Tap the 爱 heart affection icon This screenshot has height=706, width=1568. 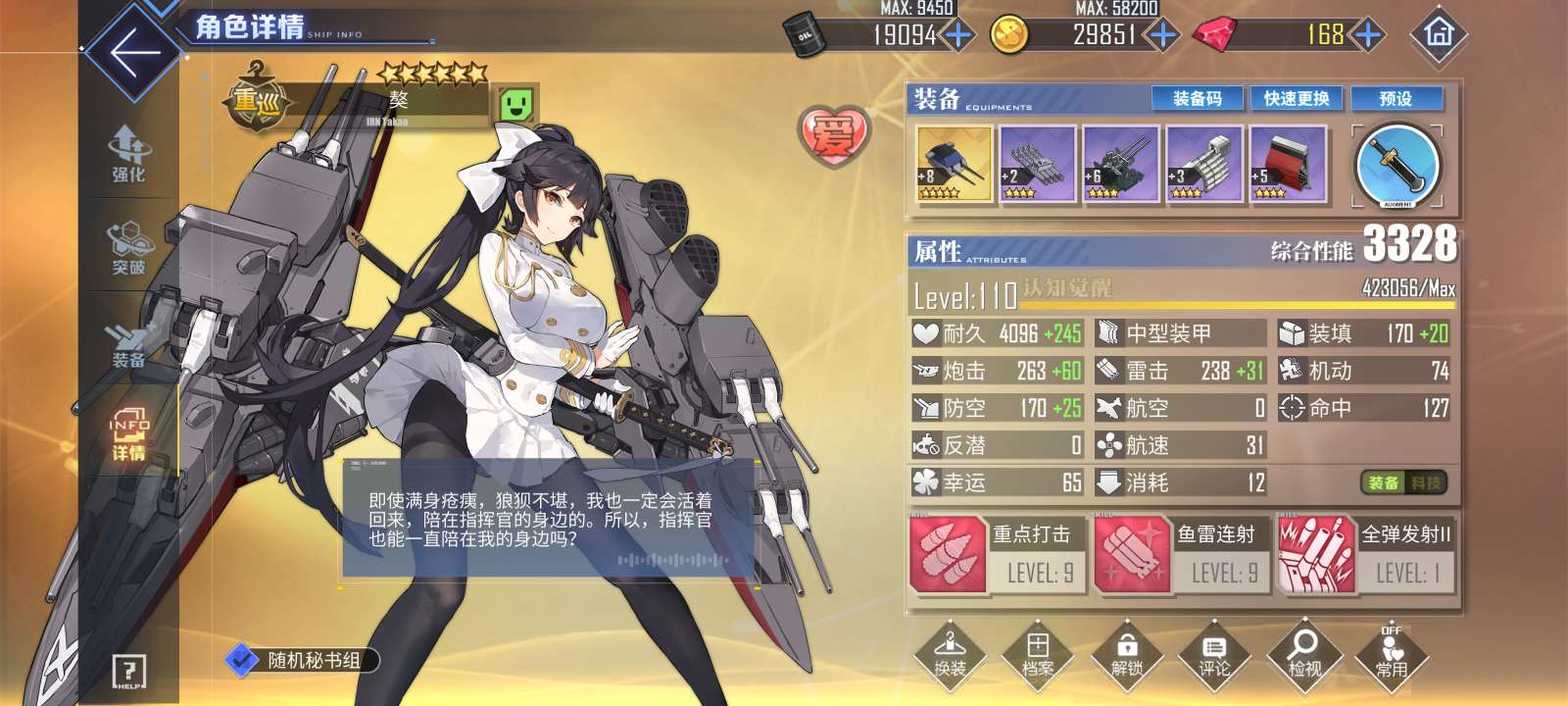pyautogui.click(x=833, y=135)
